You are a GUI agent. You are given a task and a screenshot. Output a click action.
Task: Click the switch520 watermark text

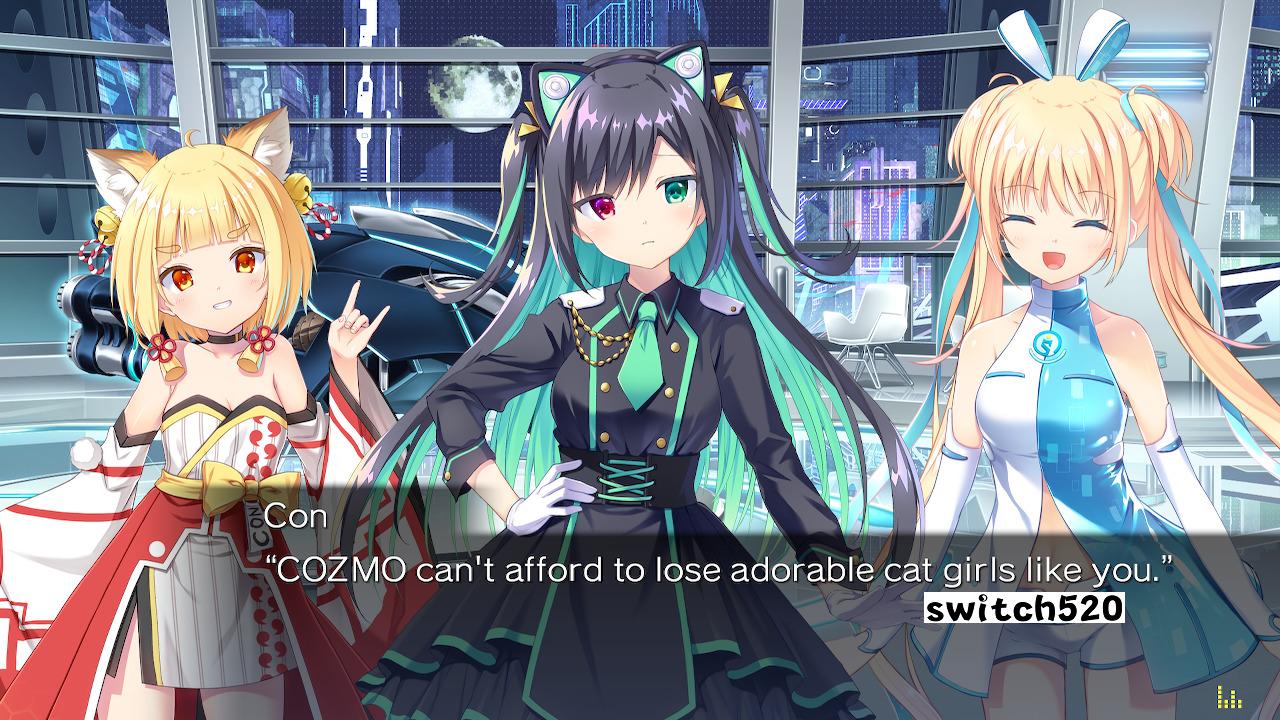click(1026, 605)
